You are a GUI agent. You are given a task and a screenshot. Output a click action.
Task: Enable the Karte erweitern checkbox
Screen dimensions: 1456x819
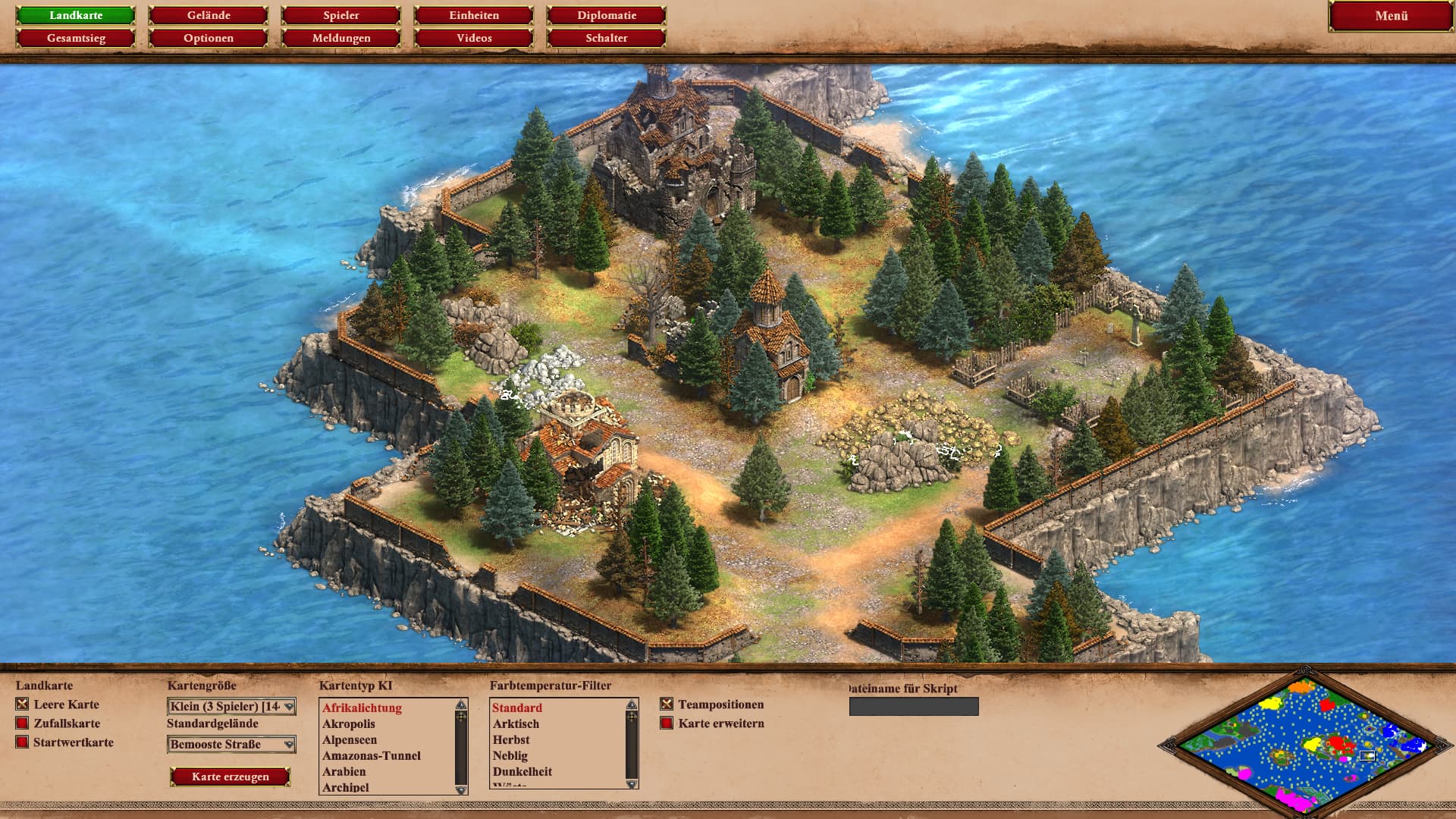(667, 723)
